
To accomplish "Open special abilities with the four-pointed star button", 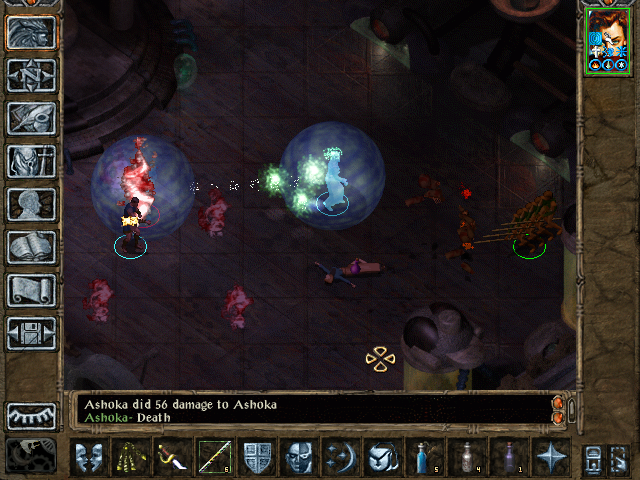I will (x=551, y=458).
